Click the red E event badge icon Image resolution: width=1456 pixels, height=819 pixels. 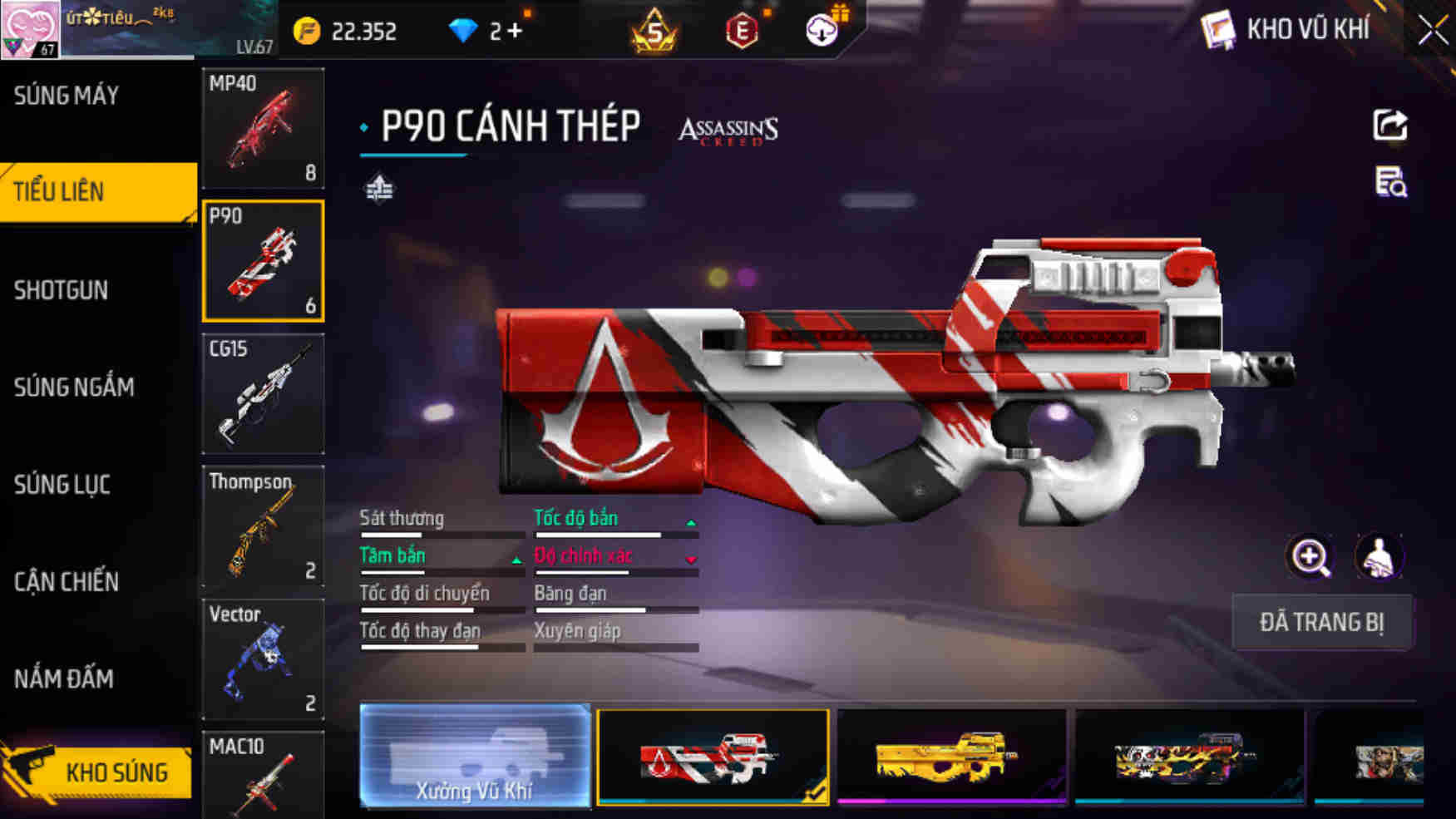coord(744,32)
